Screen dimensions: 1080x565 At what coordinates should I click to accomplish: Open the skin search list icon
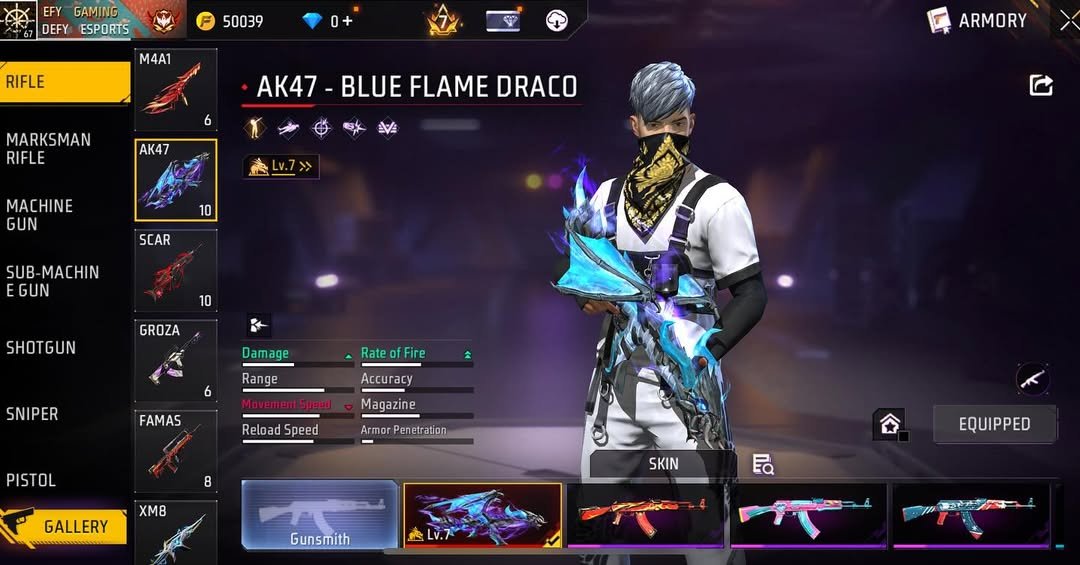[x=763, y=464]
